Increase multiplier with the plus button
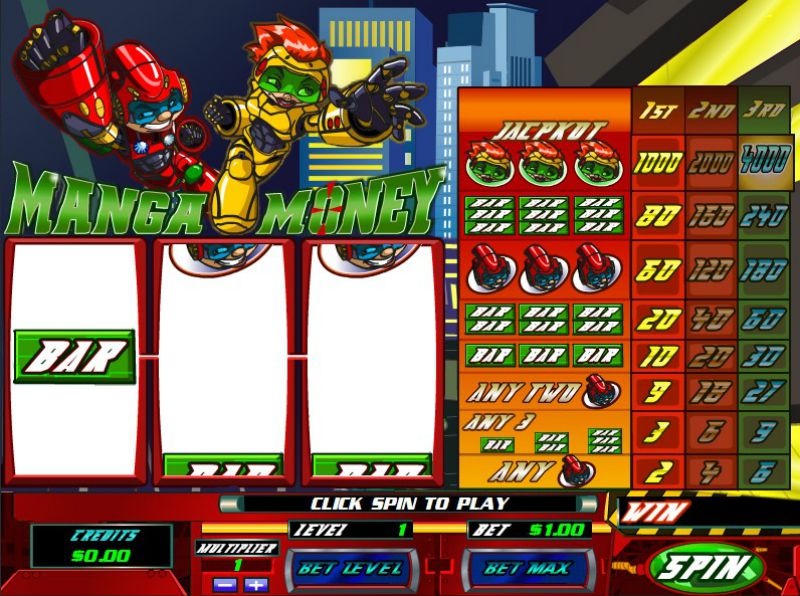The image size is (800, 596). pos(256,585)
